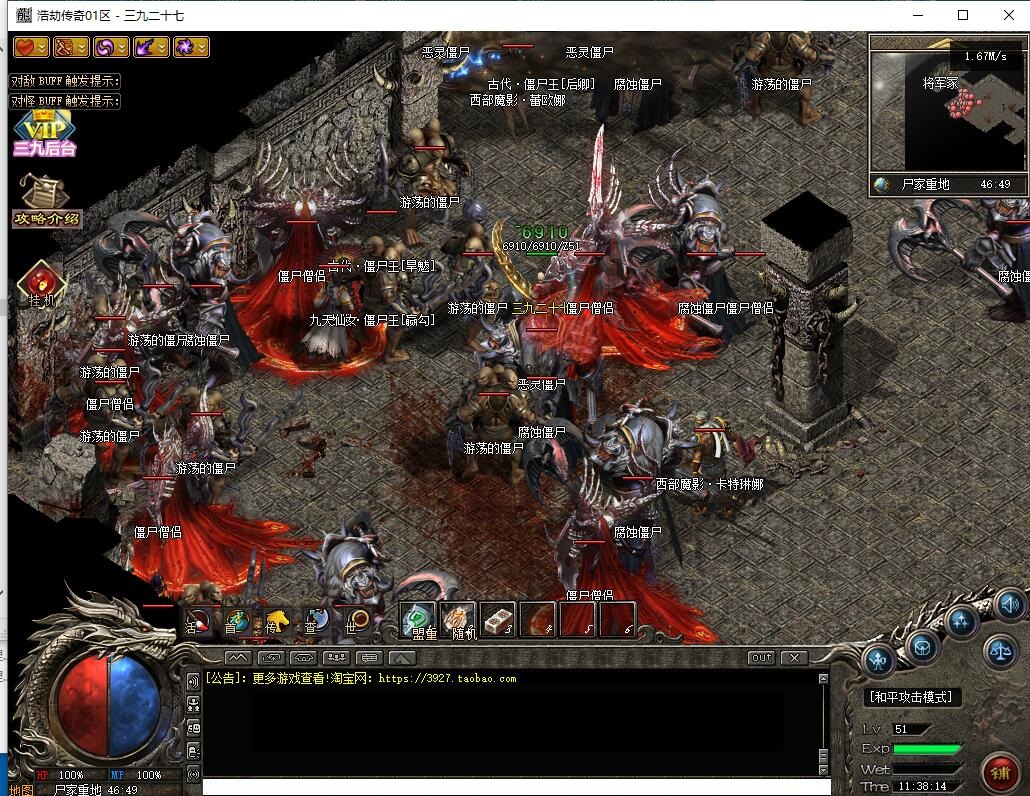The height and width of the screenshot is (796, 1030).
Task: Open the 世 shortcut button
Action: tap(355, 621)
